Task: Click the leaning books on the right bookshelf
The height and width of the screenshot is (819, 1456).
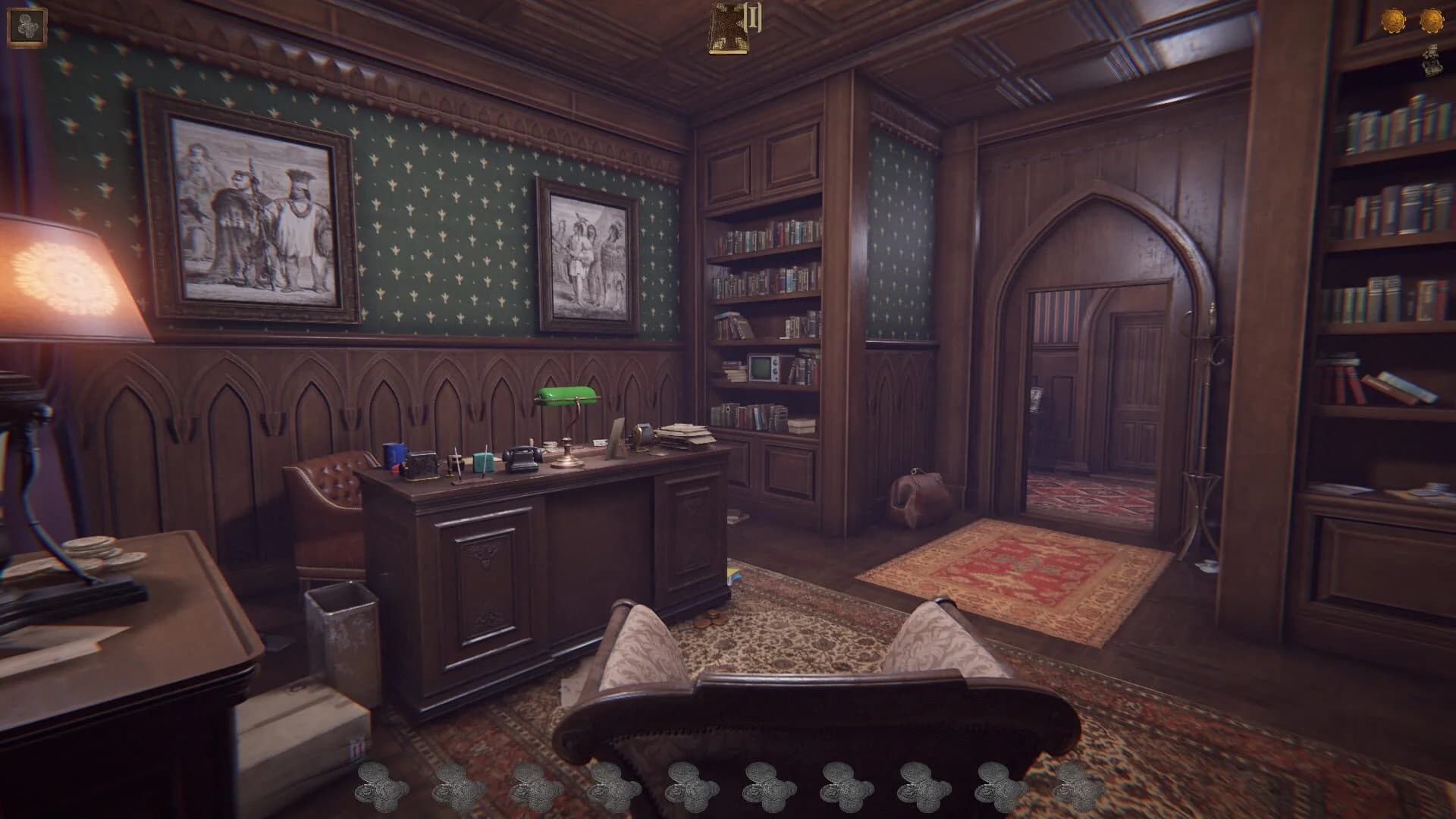Action: click(1395, 387)
